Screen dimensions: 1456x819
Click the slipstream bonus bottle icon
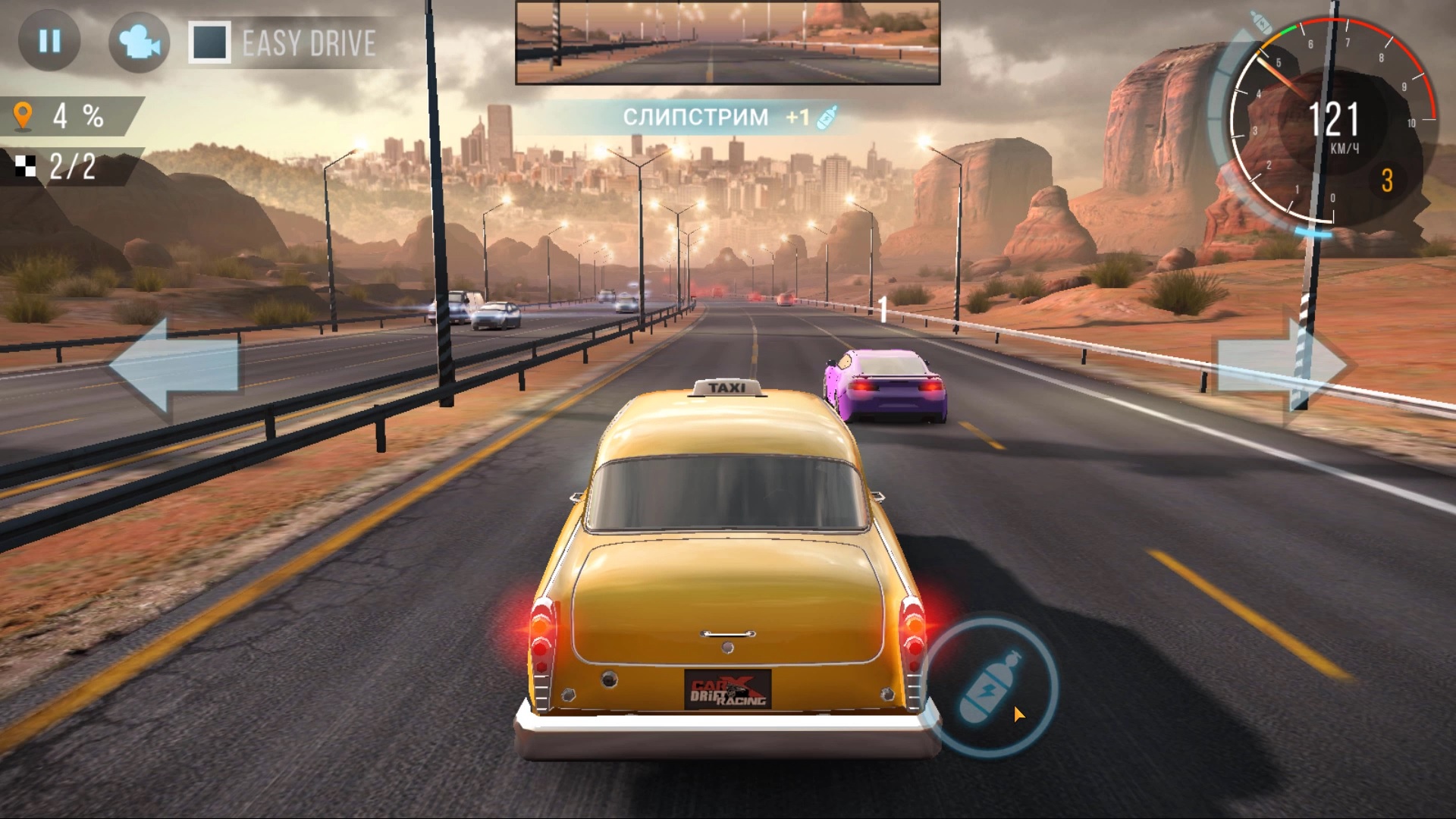click(827, 116)
